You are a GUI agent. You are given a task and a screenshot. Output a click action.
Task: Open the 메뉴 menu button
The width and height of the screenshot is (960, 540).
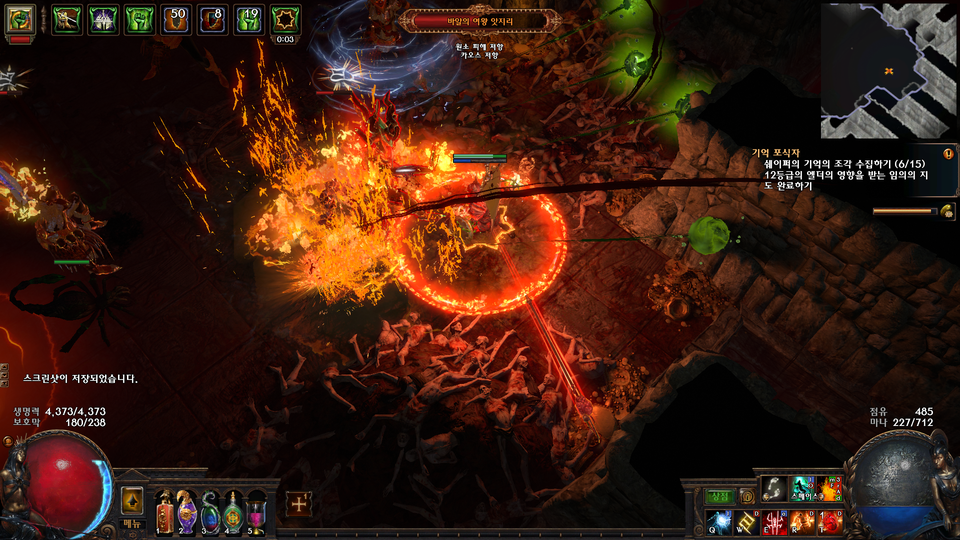tap(132, 523)
